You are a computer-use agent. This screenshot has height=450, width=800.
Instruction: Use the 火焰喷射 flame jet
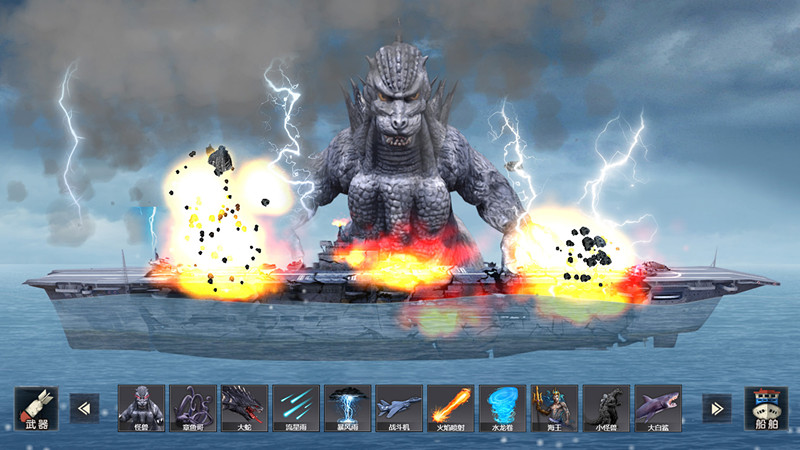click(450, 408)
